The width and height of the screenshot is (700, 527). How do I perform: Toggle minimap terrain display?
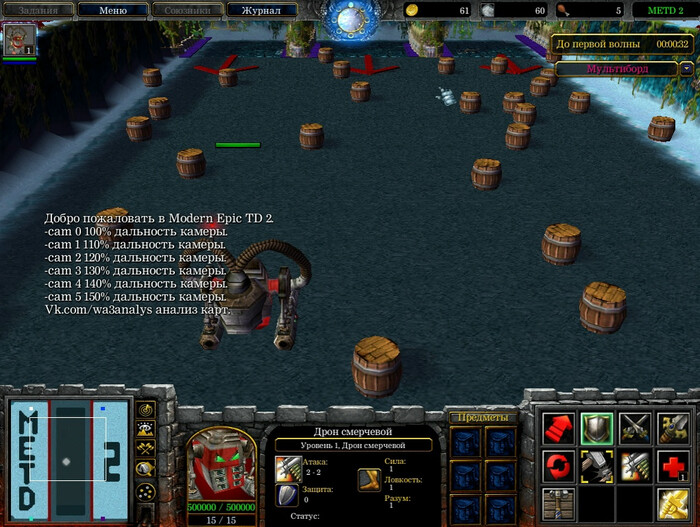tap(146, 429)
